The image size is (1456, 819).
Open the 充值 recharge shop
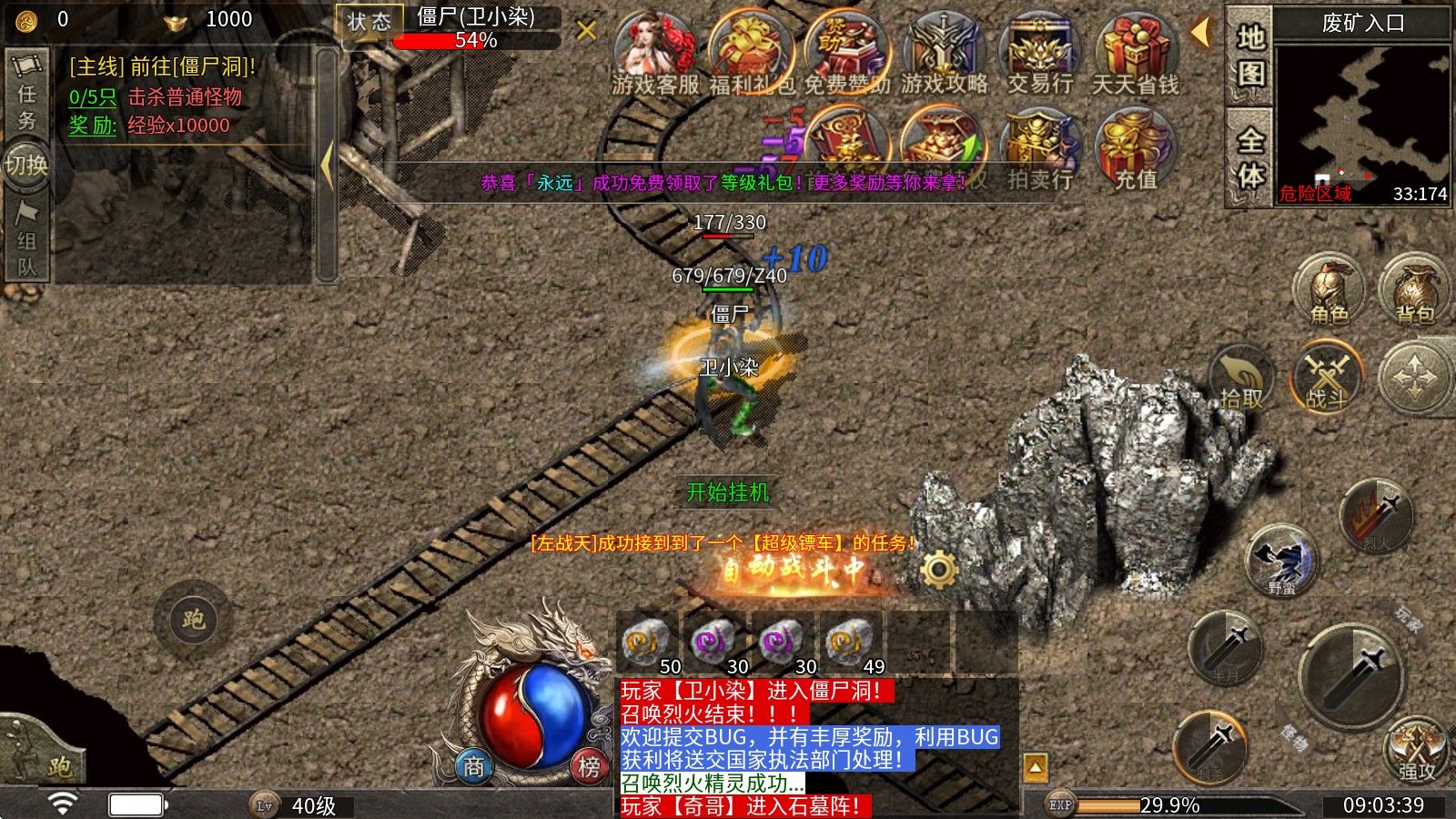(1136, 150)
